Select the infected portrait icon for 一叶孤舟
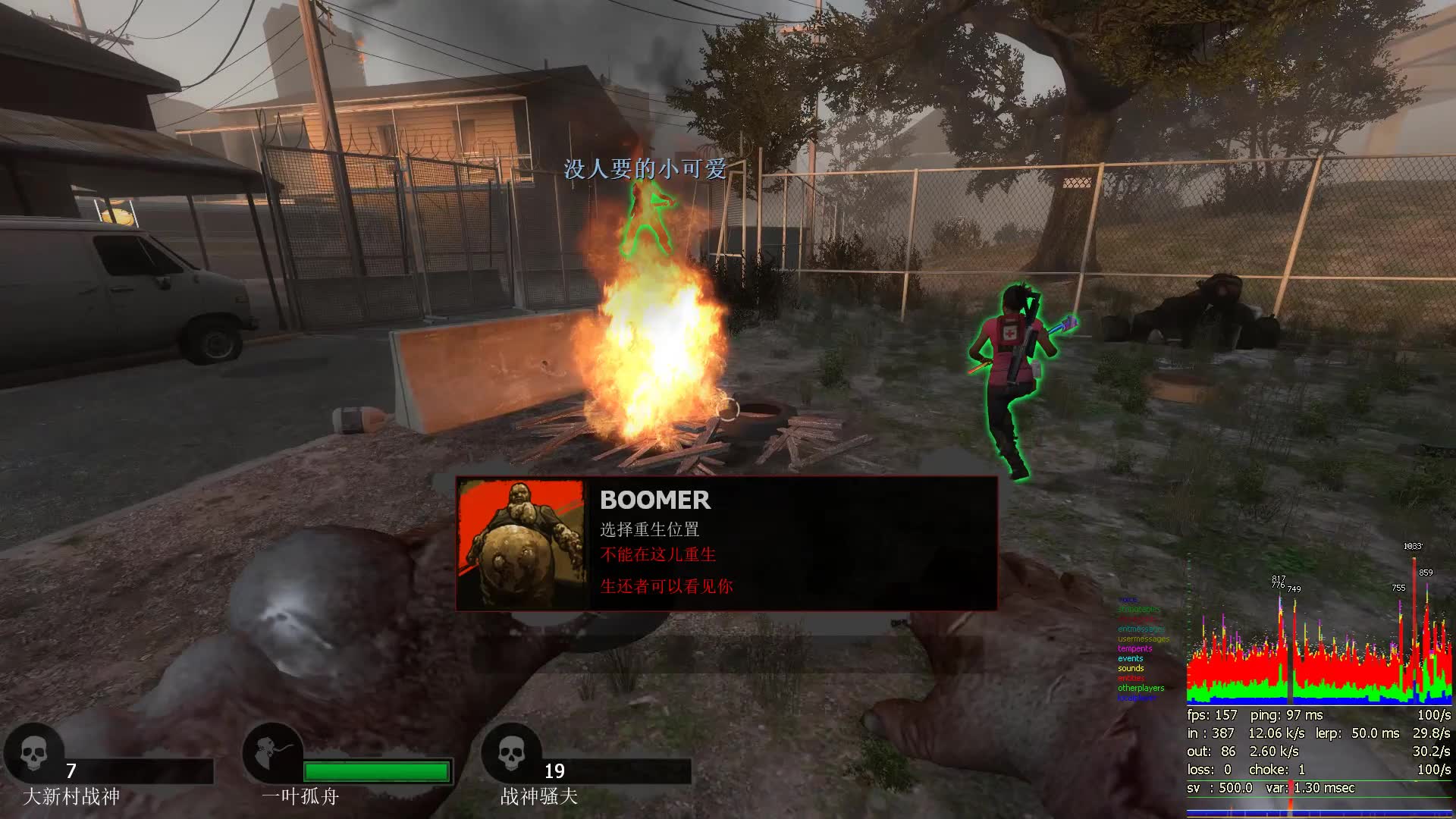The image size is (1456, 819). (x=272, y=753)
